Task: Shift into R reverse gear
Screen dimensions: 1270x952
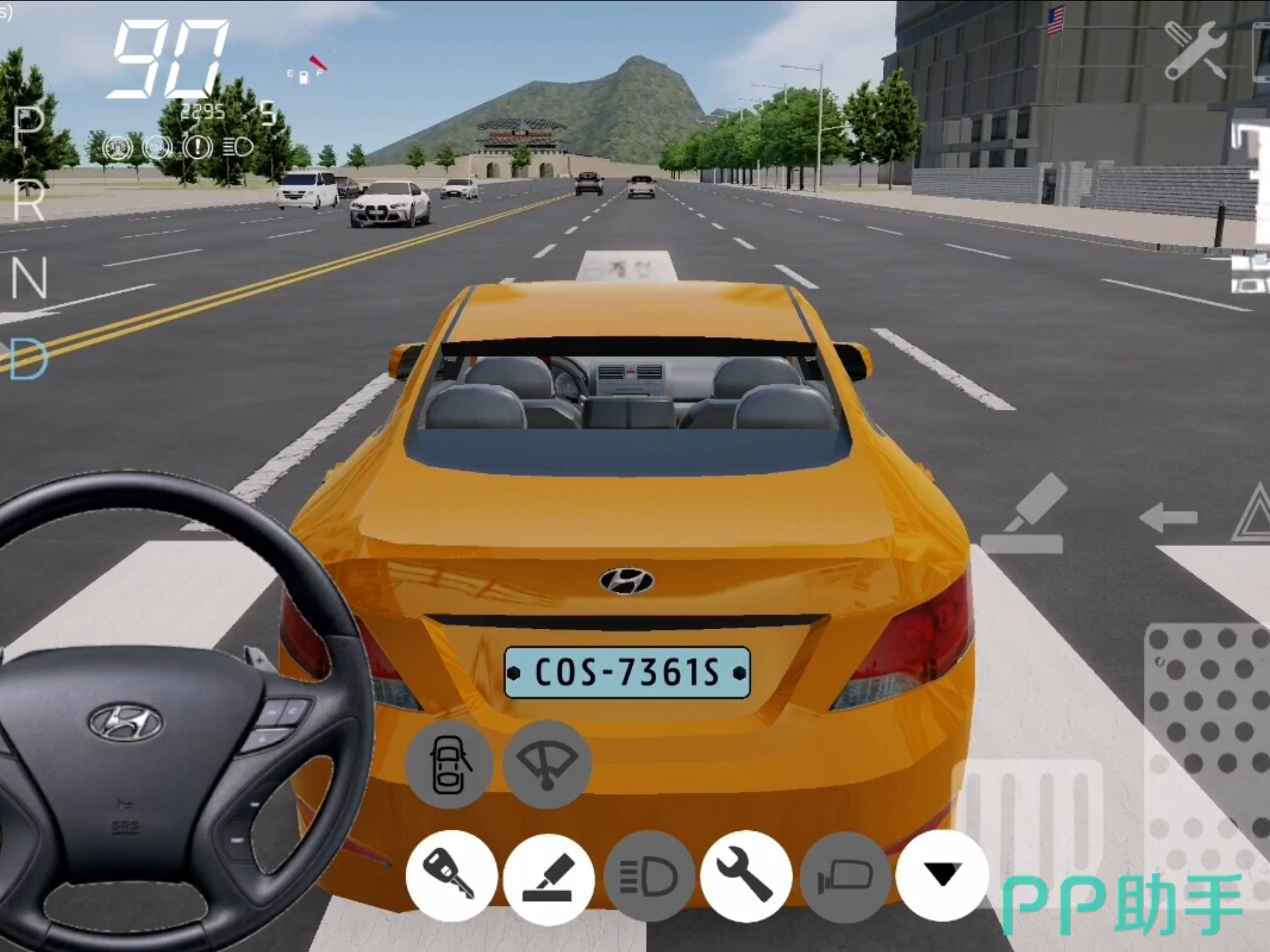Action: (x=29, y=198)
